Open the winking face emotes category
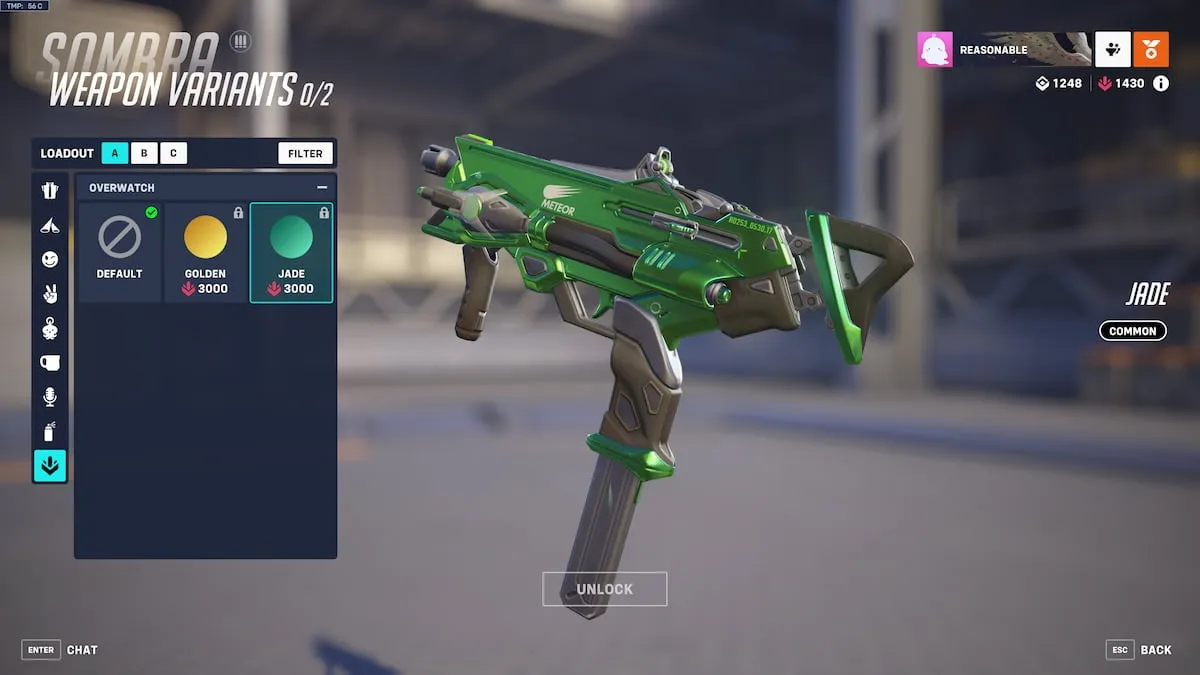The width and height of the screenshot is (1200, 675). pyautogui.click(x=50, y=259)
